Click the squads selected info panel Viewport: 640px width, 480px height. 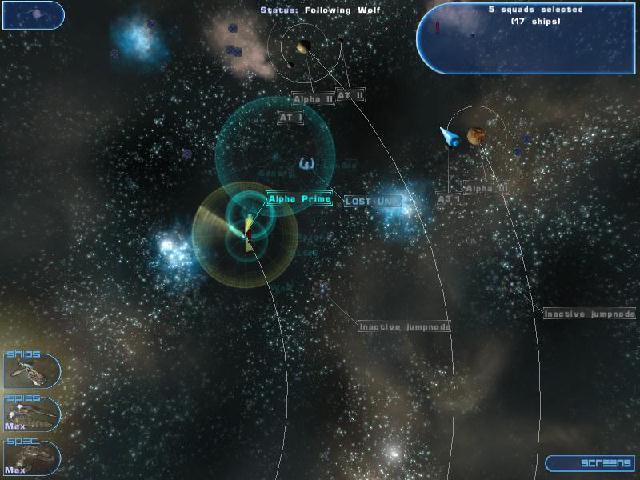527,38
